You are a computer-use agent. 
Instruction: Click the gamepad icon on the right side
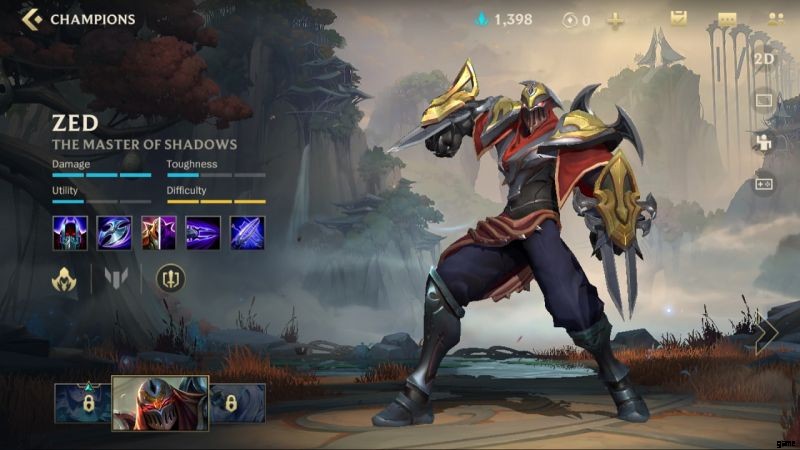(764, 184)
